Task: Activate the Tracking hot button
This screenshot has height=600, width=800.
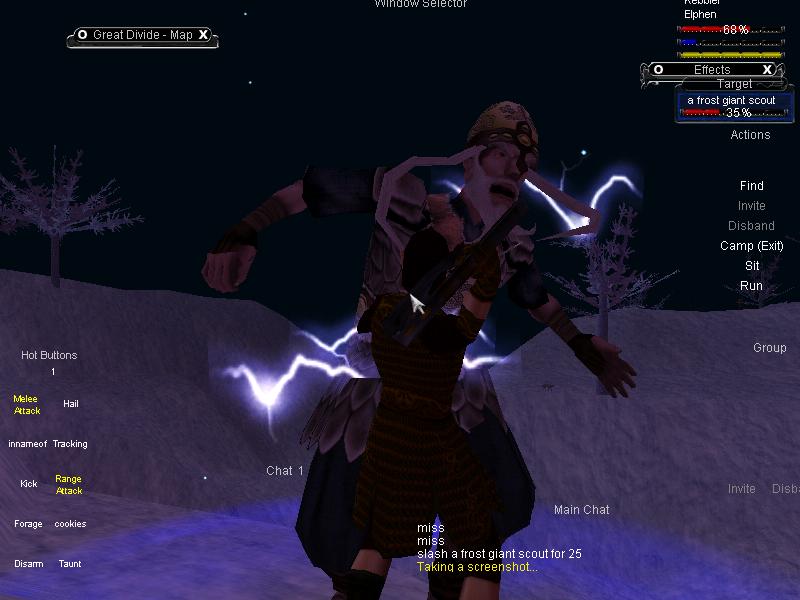Action: click(70, 444)
